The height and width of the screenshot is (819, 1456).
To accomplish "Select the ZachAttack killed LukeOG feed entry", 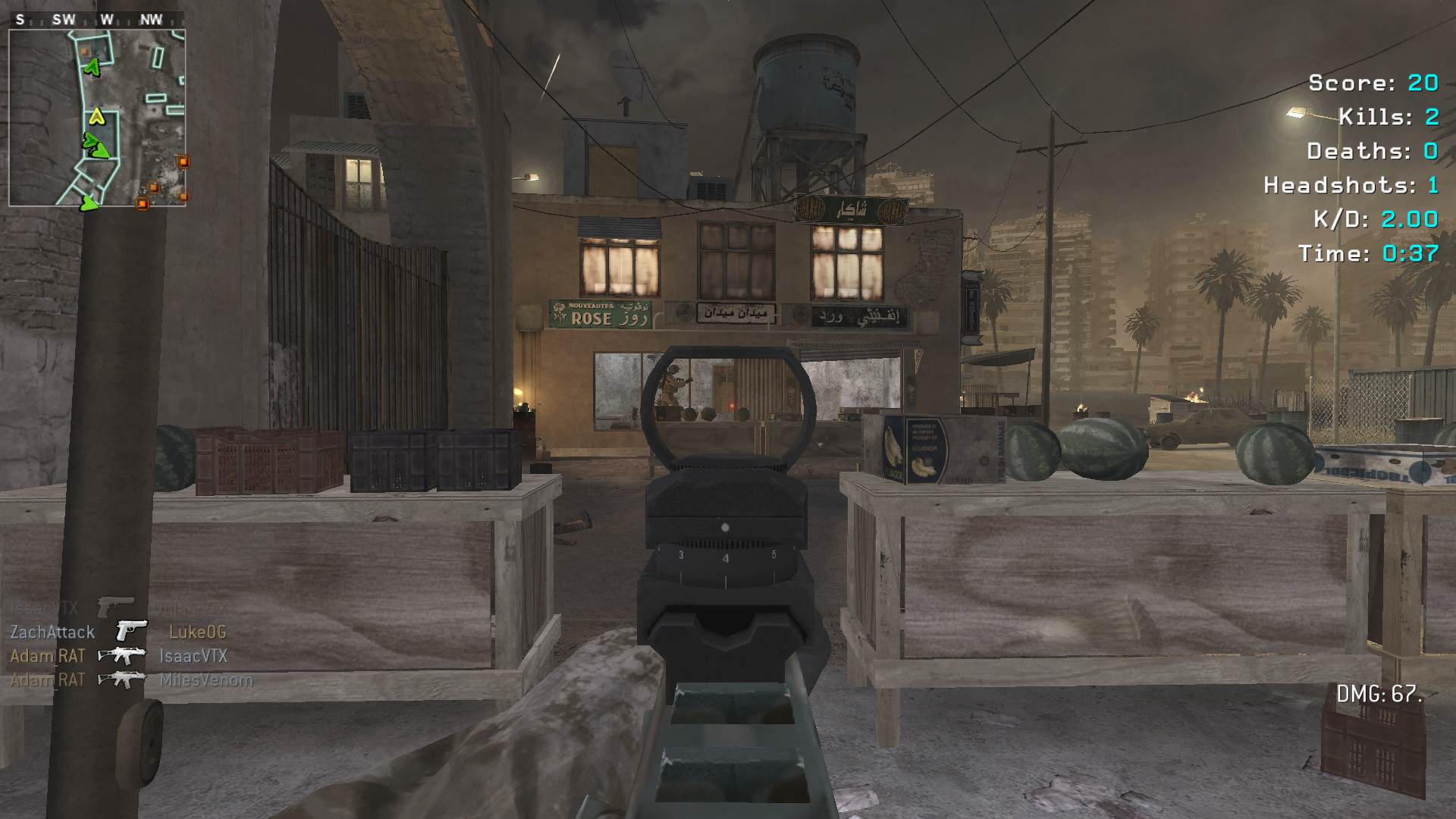I will tap(118, 632).
